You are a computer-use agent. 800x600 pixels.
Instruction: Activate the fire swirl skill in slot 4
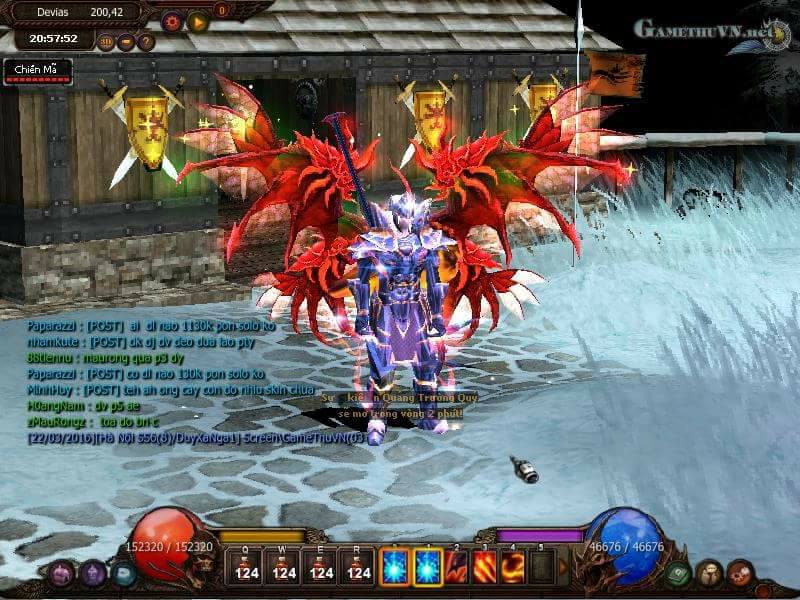(513, 566)
